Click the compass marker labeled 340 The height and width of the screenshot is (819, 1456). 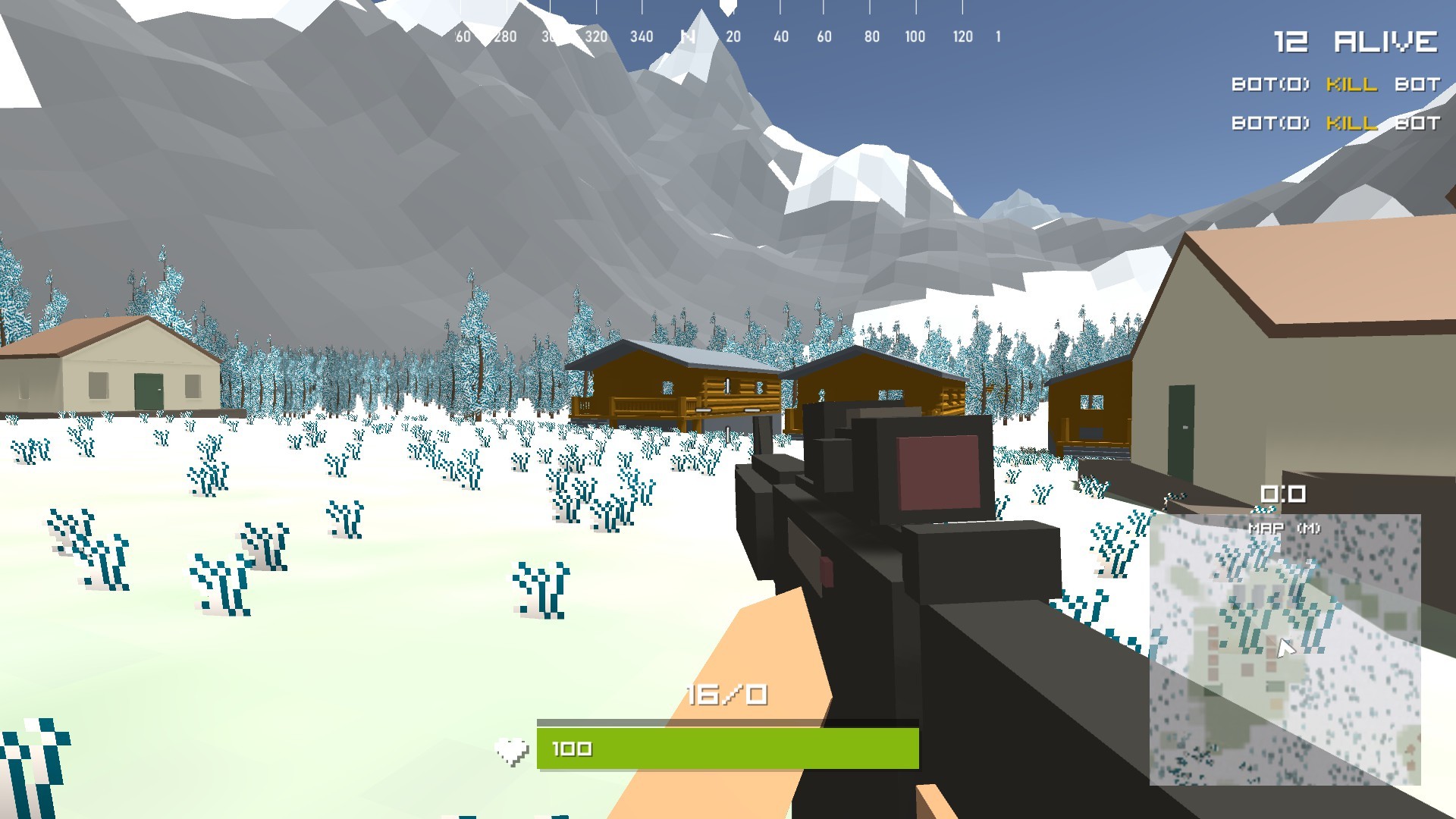pyautogui.click(x=641, y=35)
